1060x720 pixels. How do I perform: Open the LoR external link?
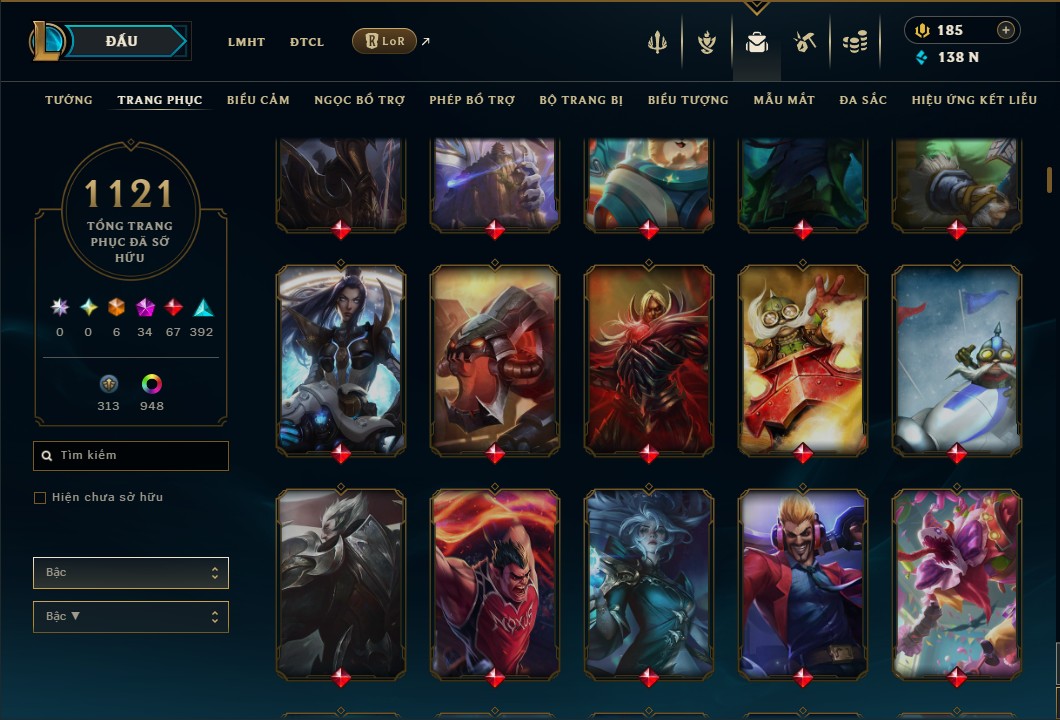click(x=385, y=41)
